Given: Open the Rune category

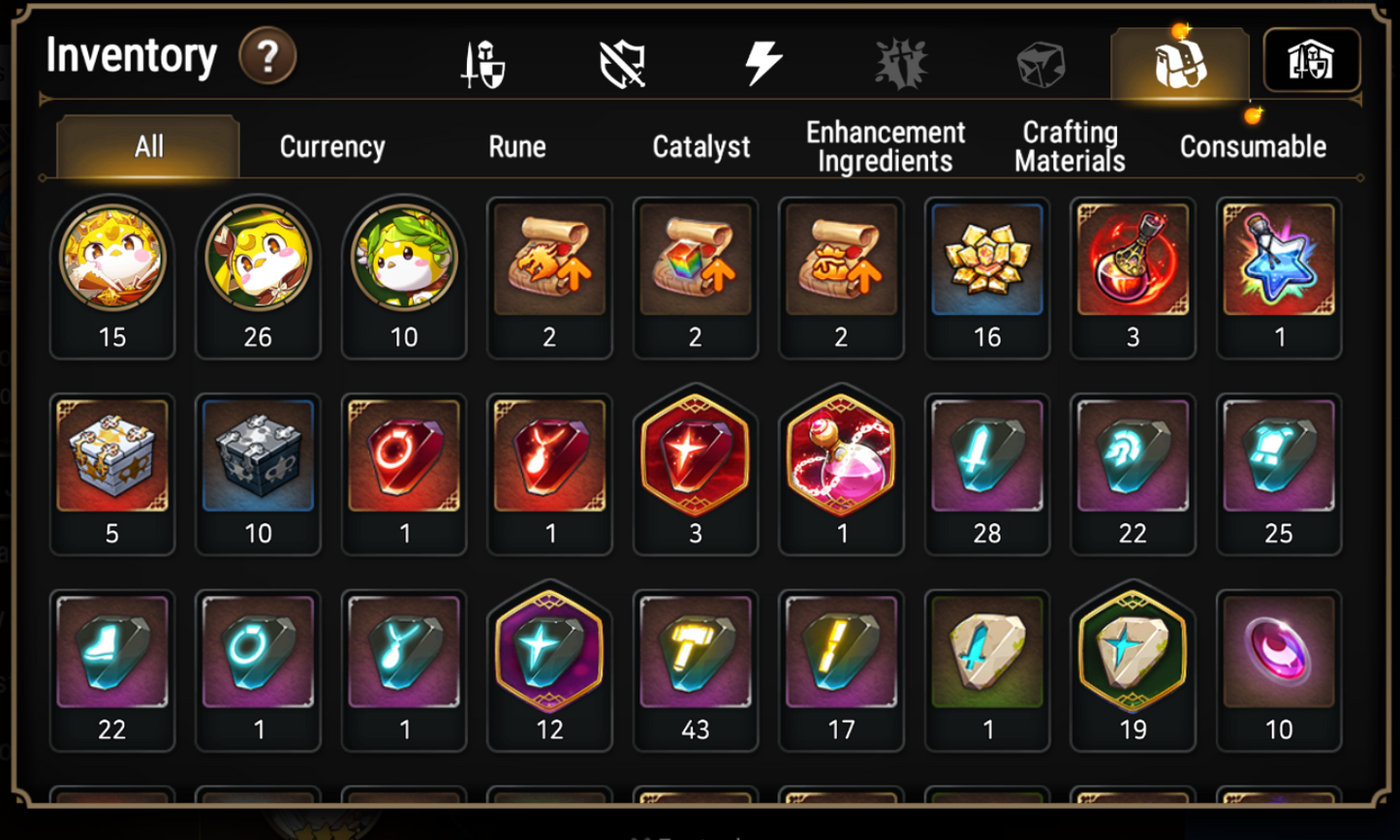Looking at the screenshot, I should click(516, 147).
